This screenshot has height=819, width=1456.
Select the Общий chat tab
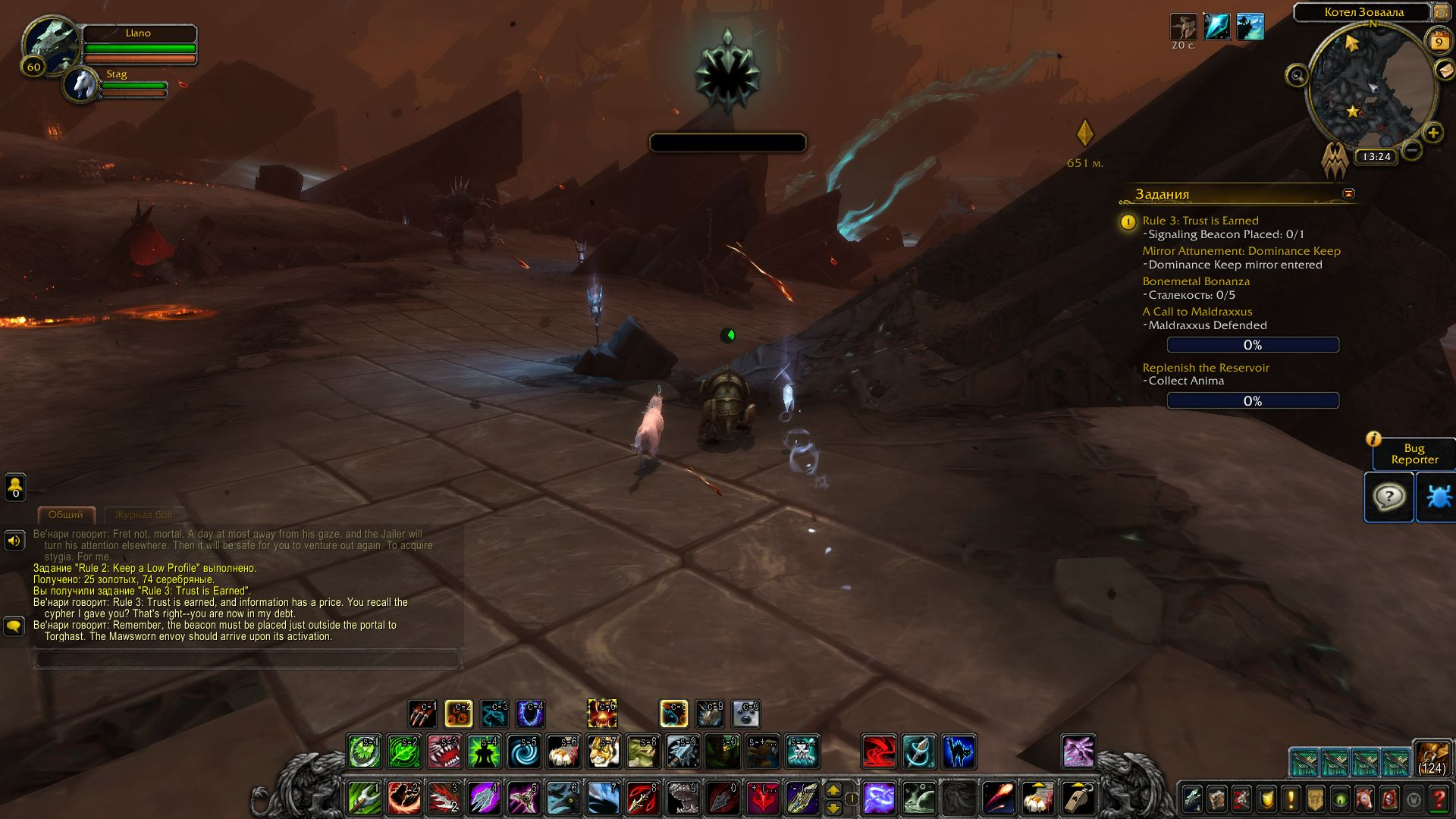tap(67, 515)
